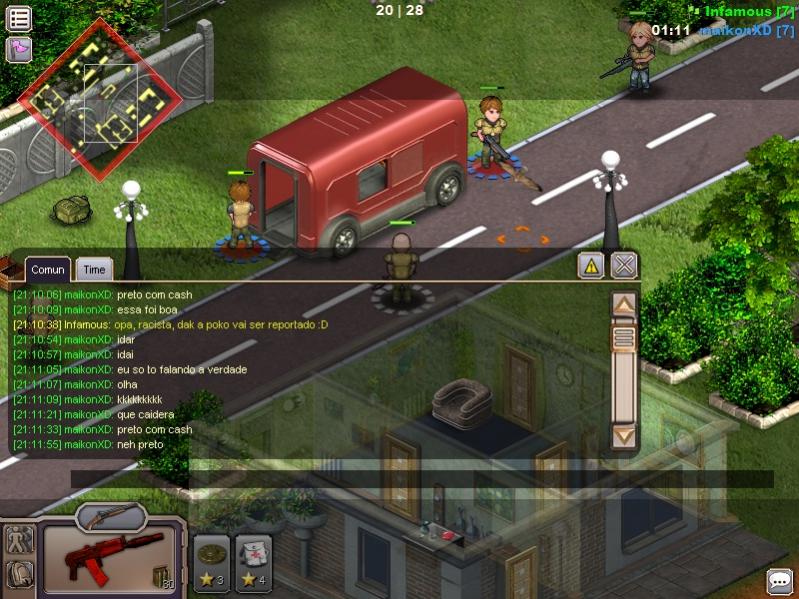Open the speech bubble chat button
Image resolution: width=799 pixels, height=599 pixels.
779,580
